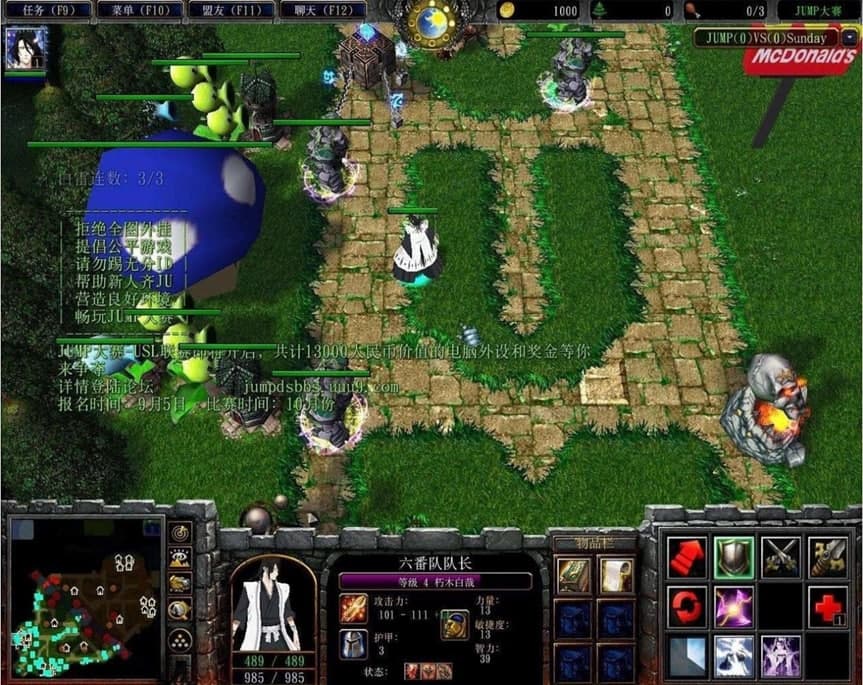Screen dimensions: 863x685
Task: Activate the red arrow move command
Action: point(685,557)
